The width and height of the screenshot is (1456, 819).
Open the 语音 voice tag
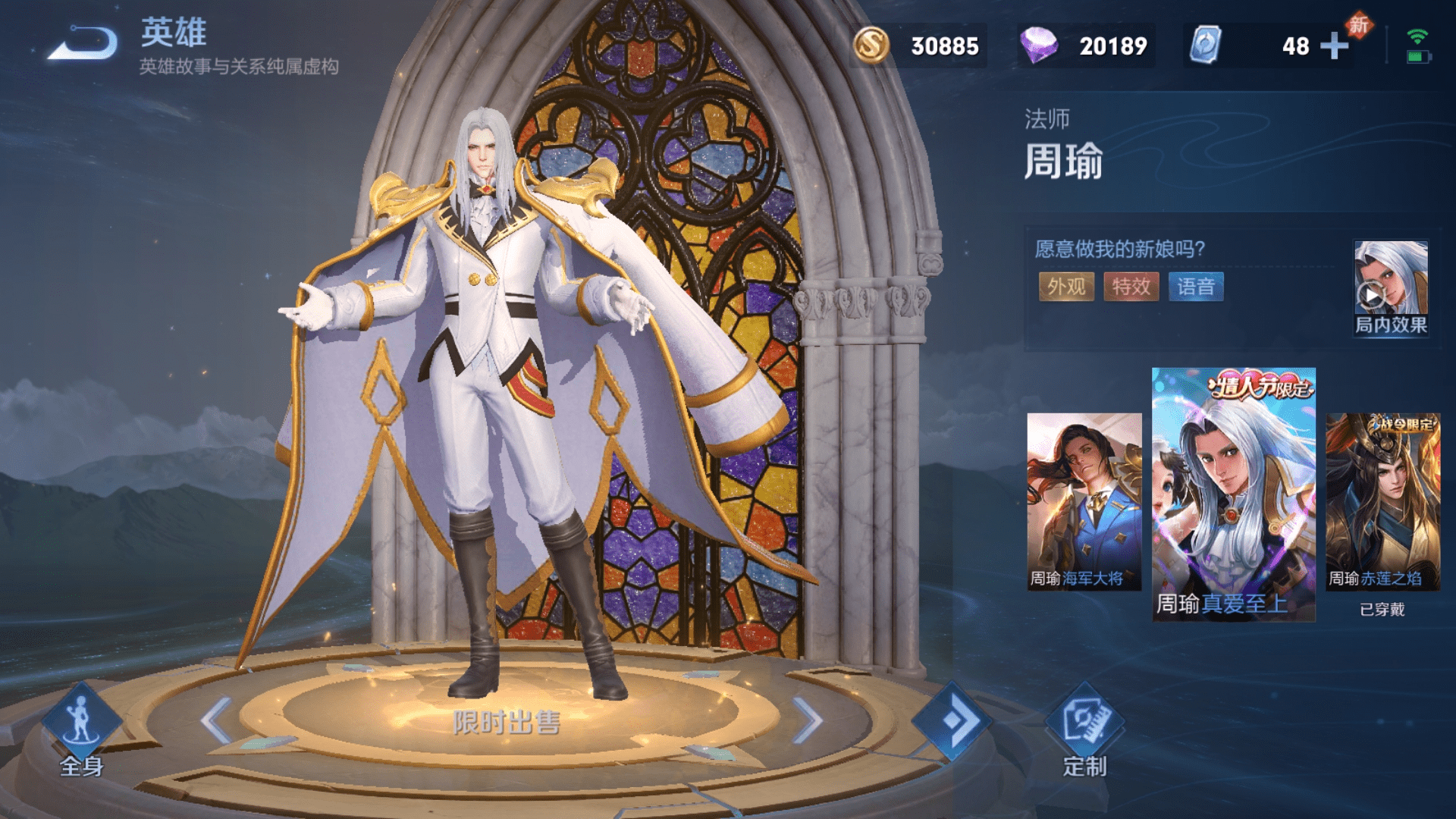[1195, 287]
